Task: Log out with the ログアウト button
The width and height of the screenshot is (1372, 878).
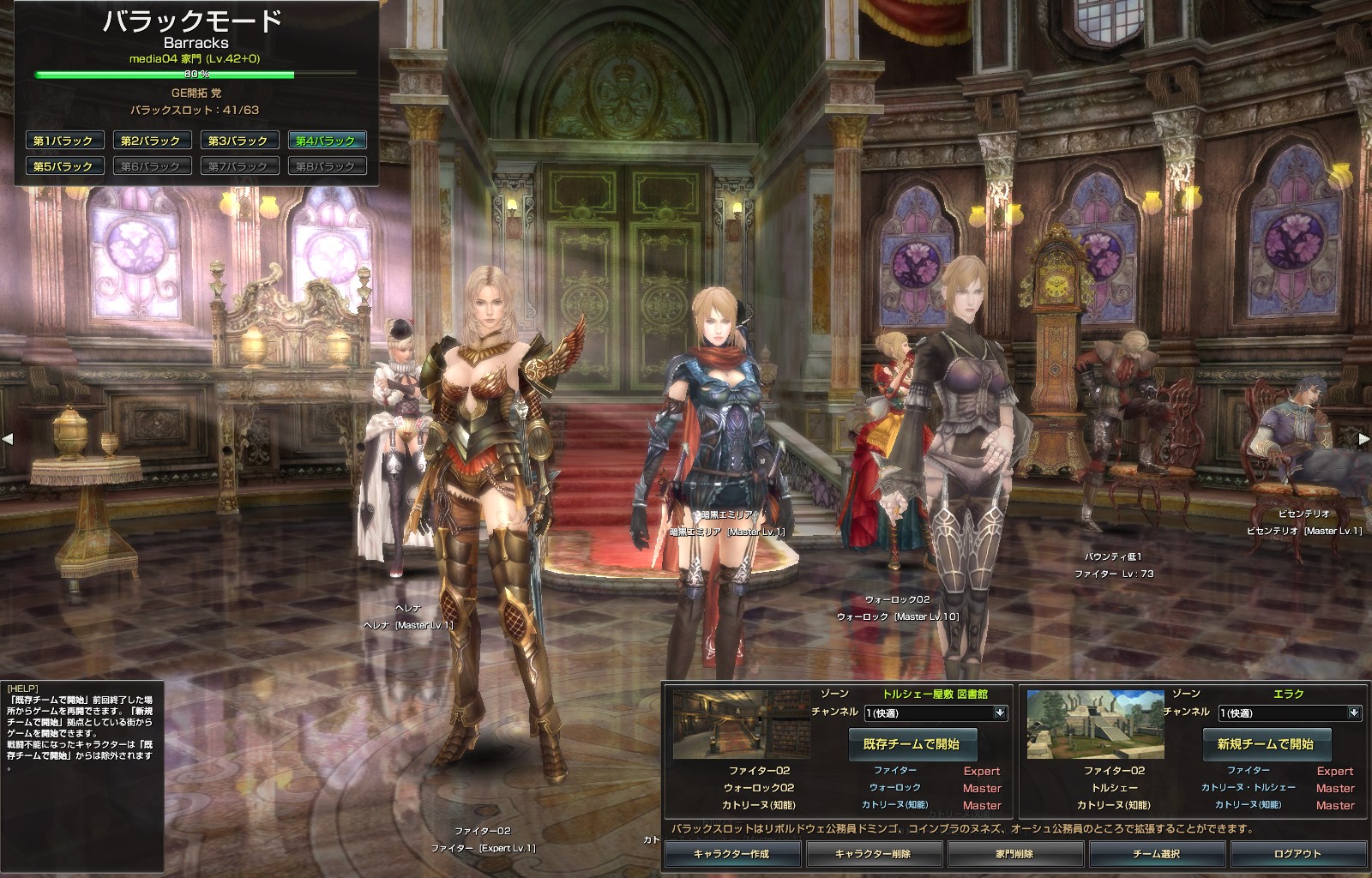Action: coord(1297,853)
